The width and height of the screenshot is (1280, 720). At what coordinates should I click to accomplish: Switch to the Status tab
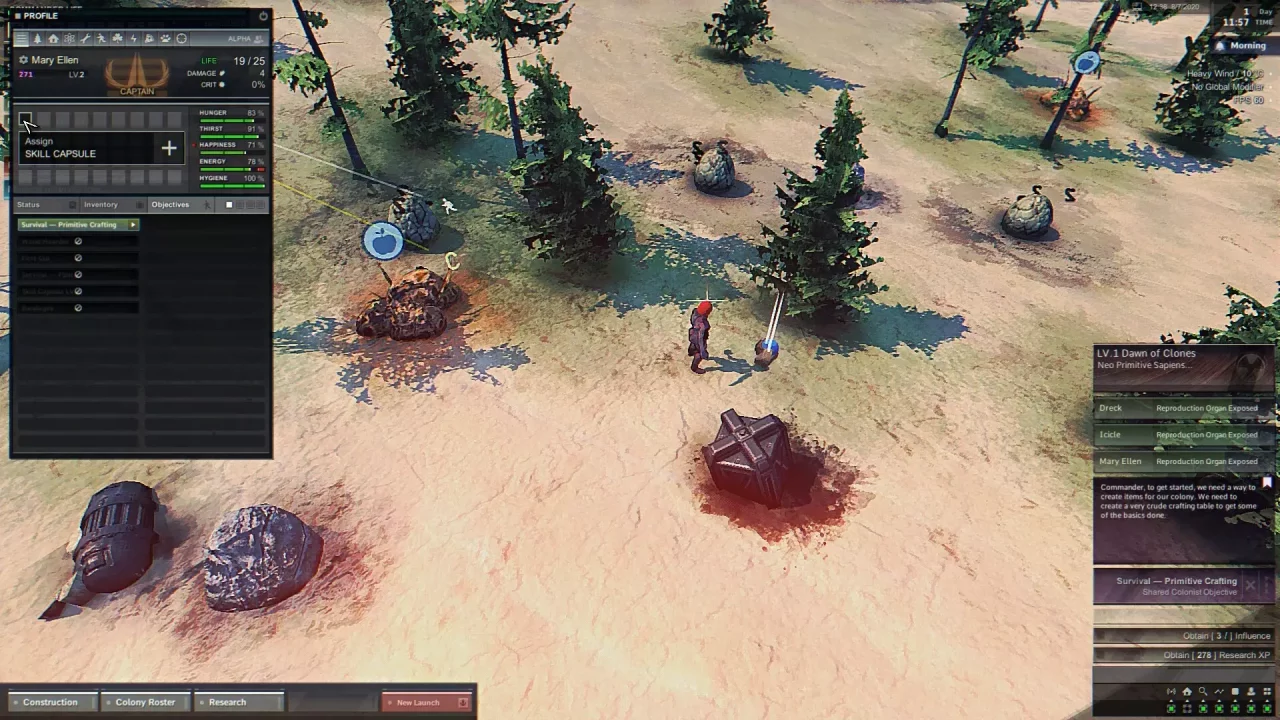tap(29, 205)
